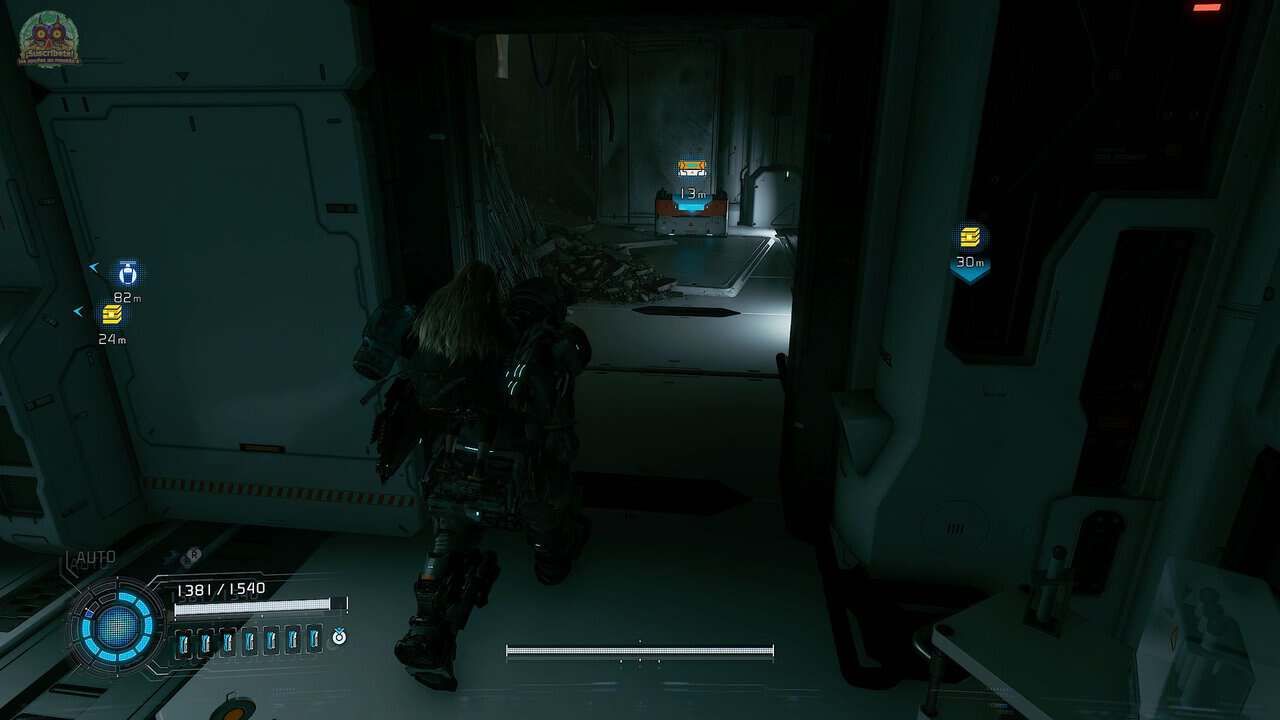Screen dimensions: 1280x720
Task: Choose the blue waypoint marker at 82m
Action: tap(127, 273)
